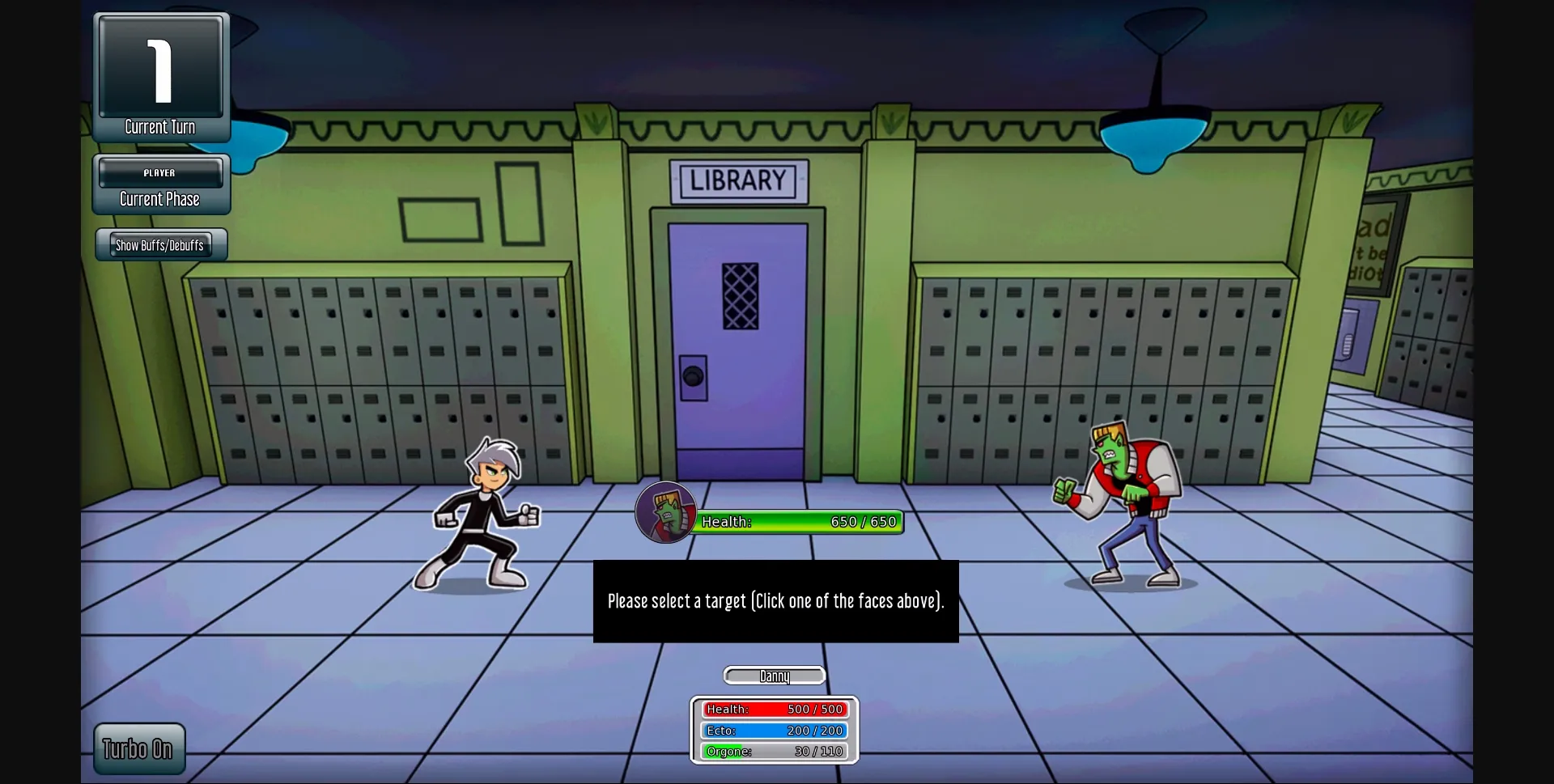Toggle the Show Buffs/Debuffs display
This screenshot has height=784, width=1554.
[x=159, y=245]
